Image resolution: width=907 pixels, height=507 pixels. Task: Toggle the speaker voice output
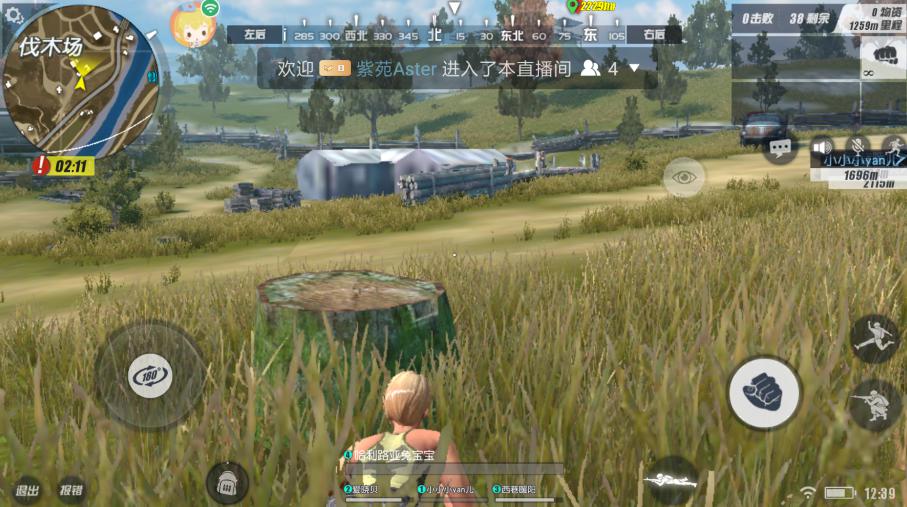tap(822, 146)
